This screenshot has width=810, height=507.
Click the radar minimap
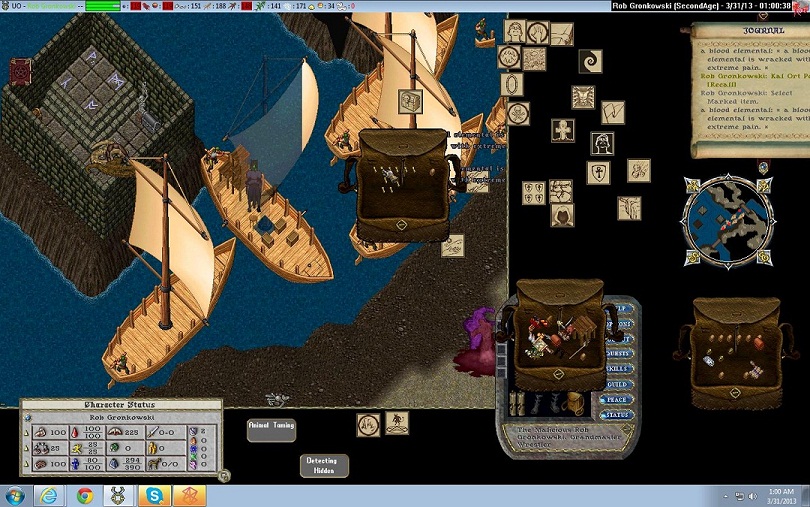point(727,217)
